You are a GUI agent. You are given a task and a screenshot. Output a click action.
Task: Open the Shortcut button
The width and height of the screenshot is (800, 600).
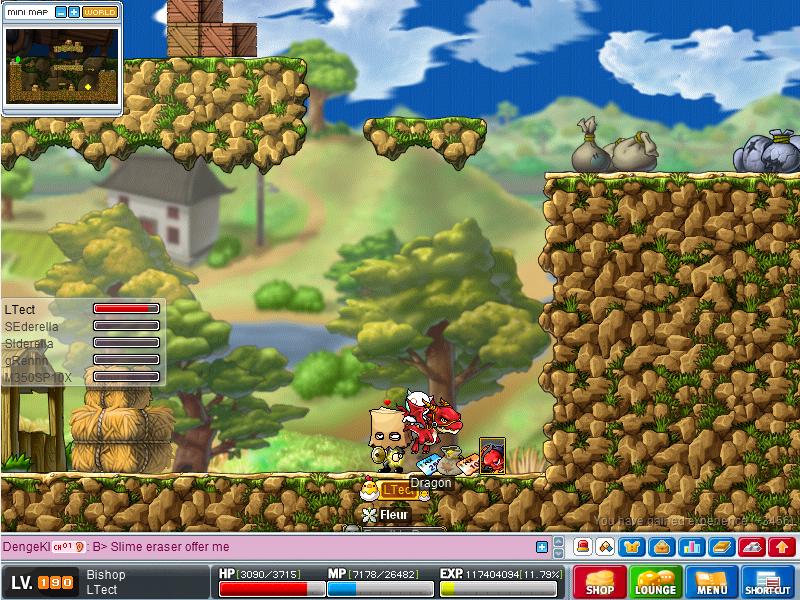[x=768, y=581]
